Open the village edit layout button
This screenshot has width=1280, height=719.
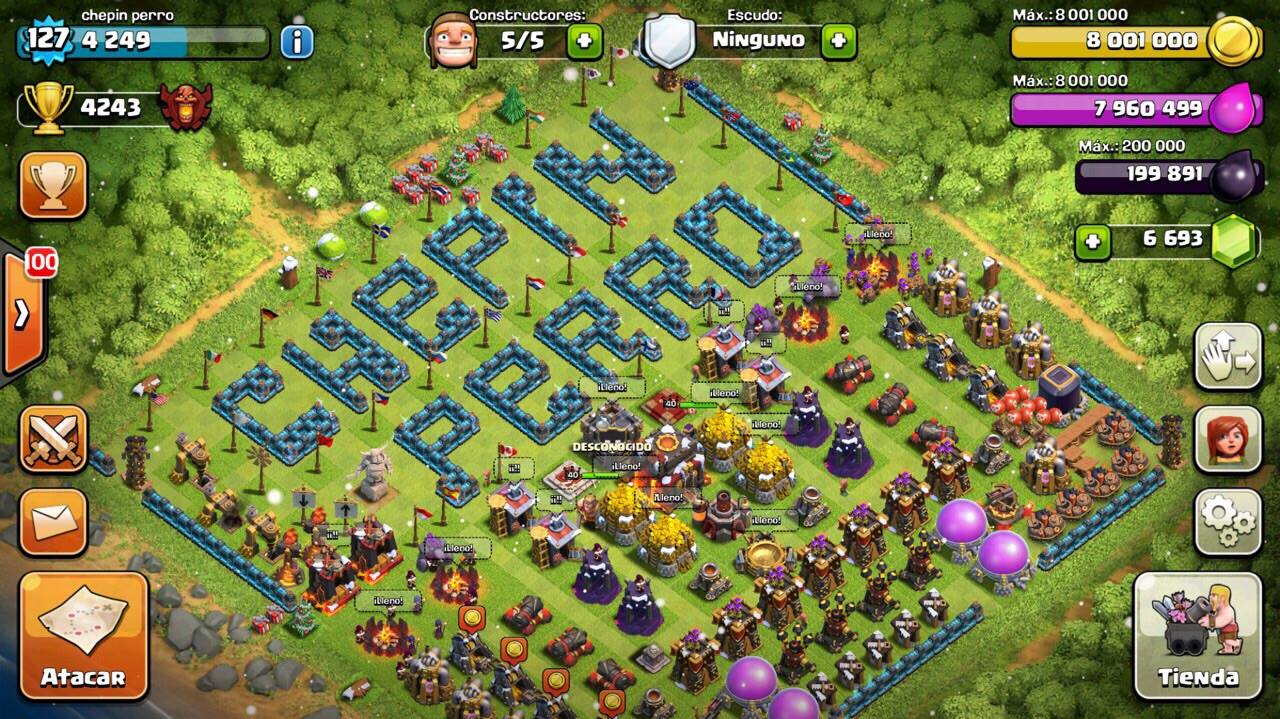click(1228, 356)
